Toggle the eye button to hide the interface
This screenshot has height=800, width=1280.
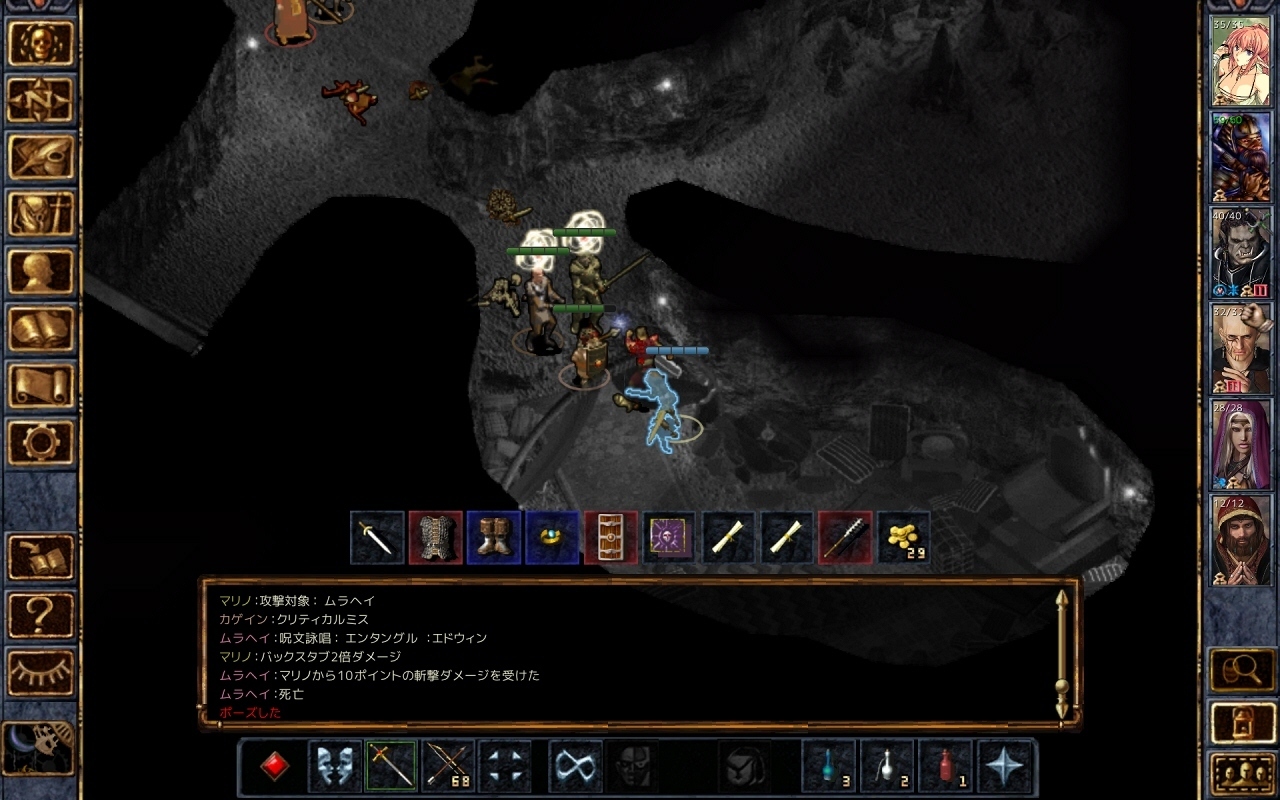(x=41, y=669)
